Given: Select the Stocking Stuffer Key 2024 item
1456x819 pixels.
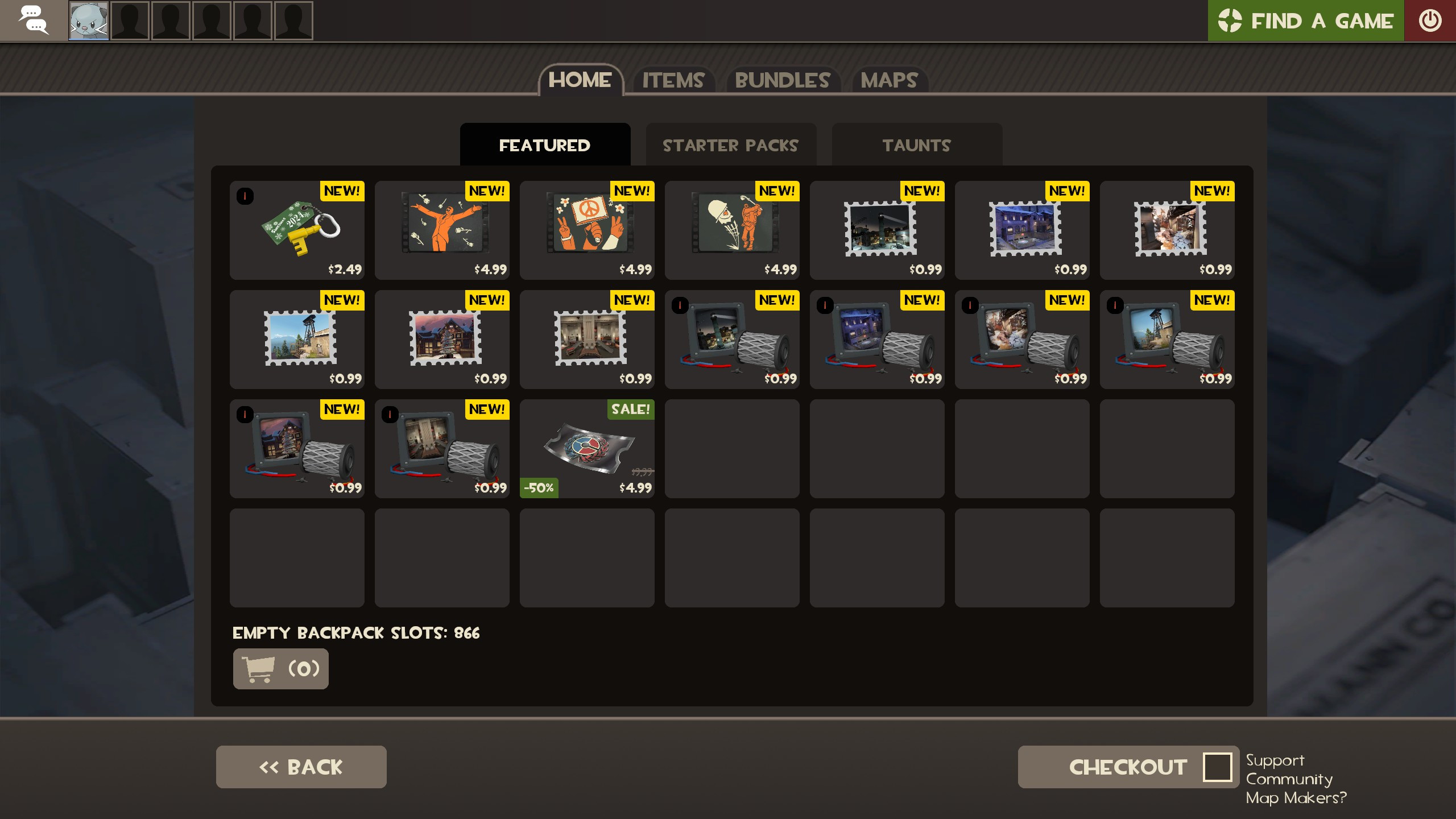Looking at the screenshot, I should pyautogui.click(x=297, y=230).
